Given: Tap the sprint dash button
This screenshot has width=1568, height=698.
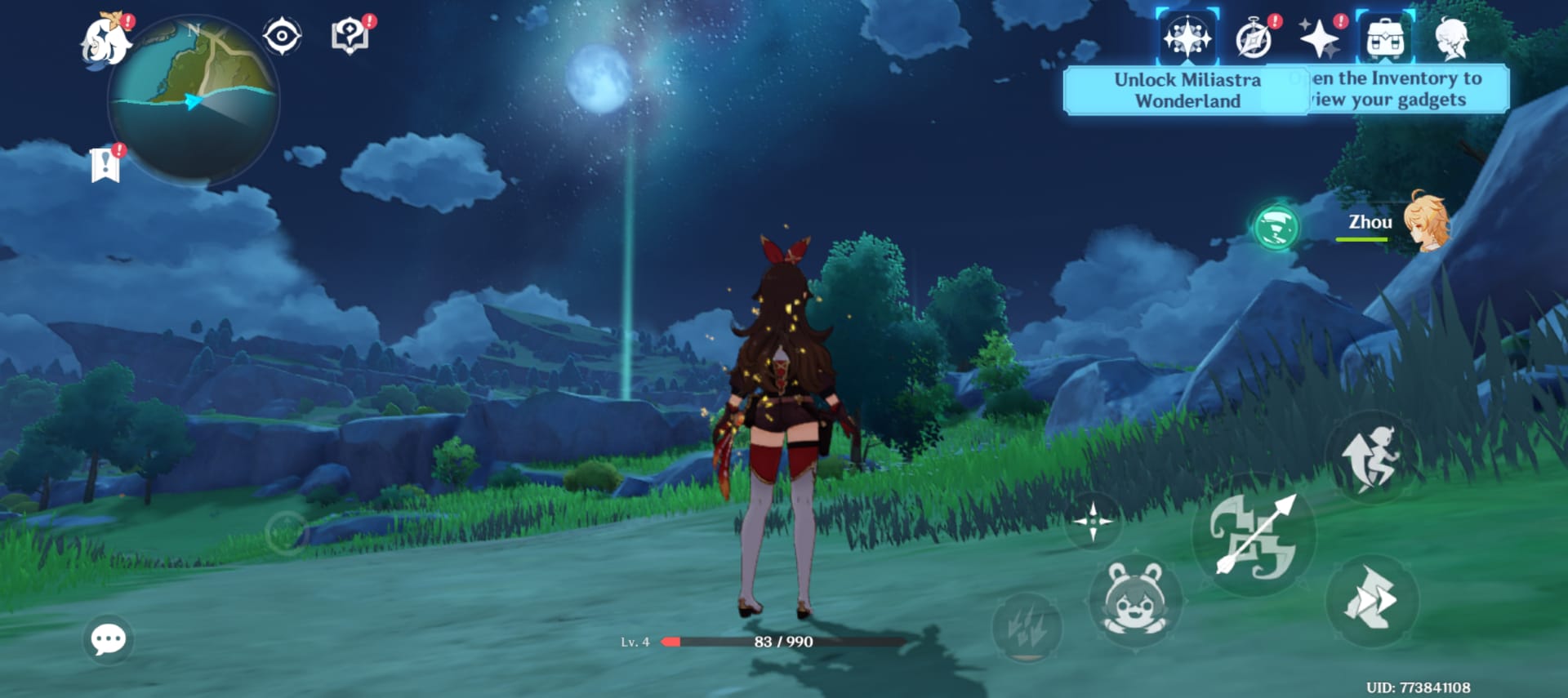Looking at the screenshot, I should (1372, 601).
